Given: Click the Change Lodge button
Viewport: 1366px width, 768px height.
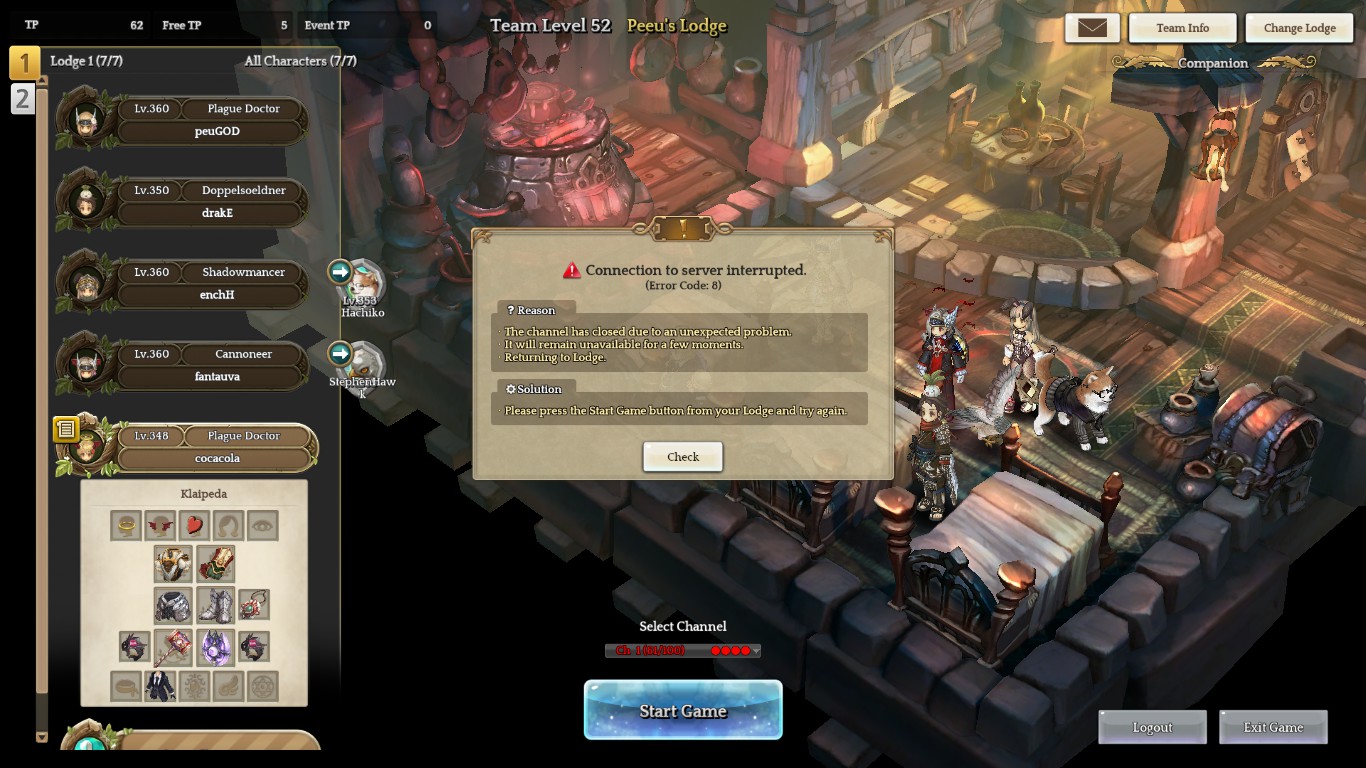Looking at the screenshot, I should [1299, 28].
